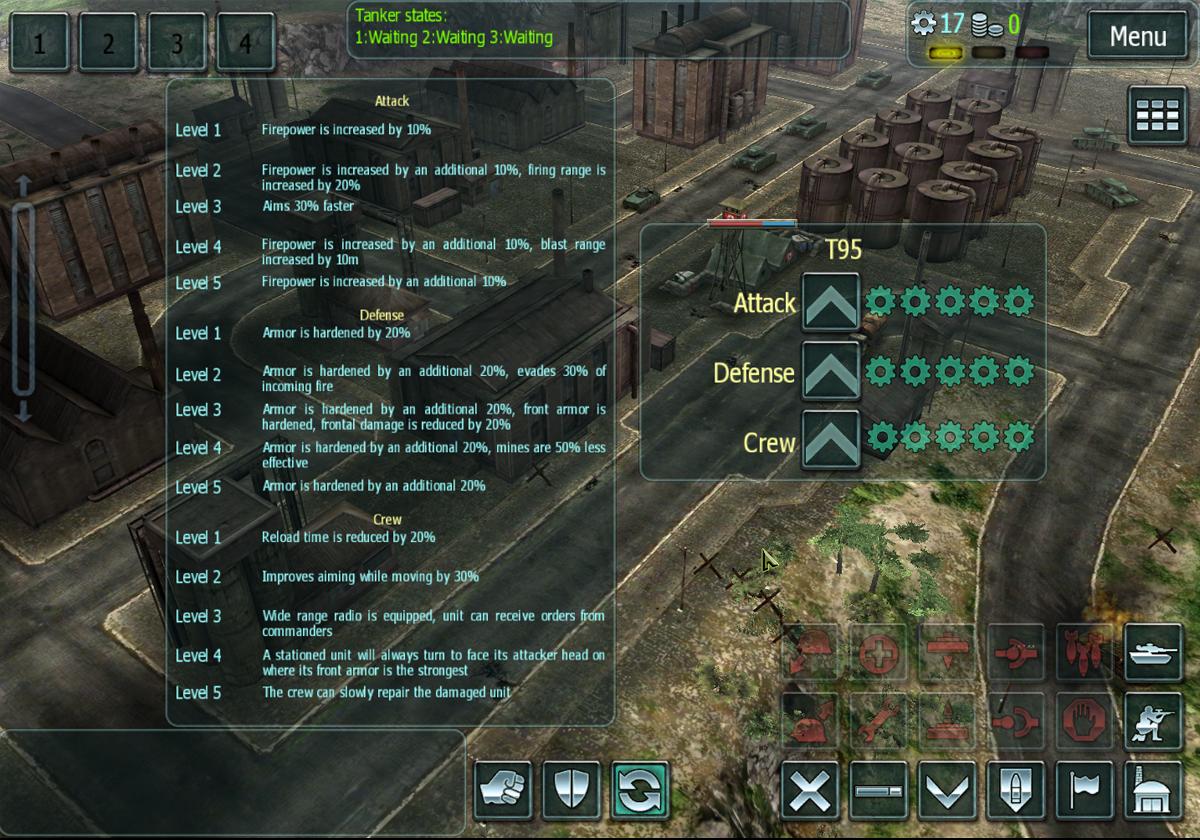This screenshot has width=1200, height=840.
Task: Upgrade the T95's Crew level
Action: click(830, 439)
